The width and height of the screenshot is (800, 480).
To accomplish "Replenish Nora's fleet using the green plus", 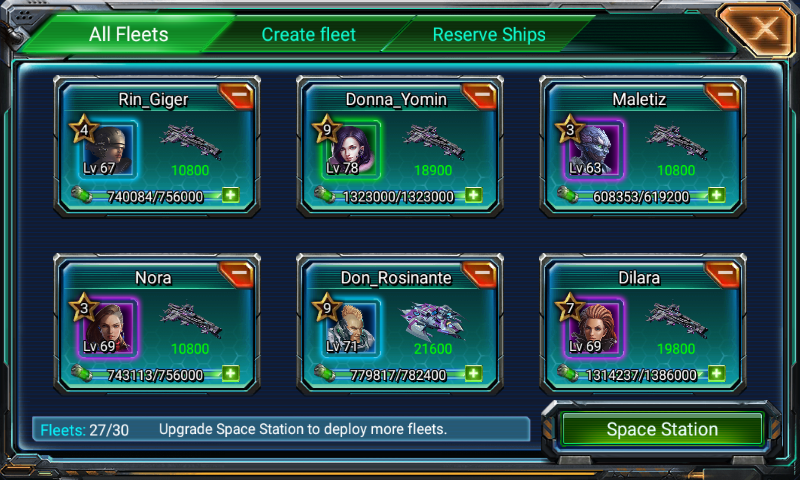I will coord(231,374).
